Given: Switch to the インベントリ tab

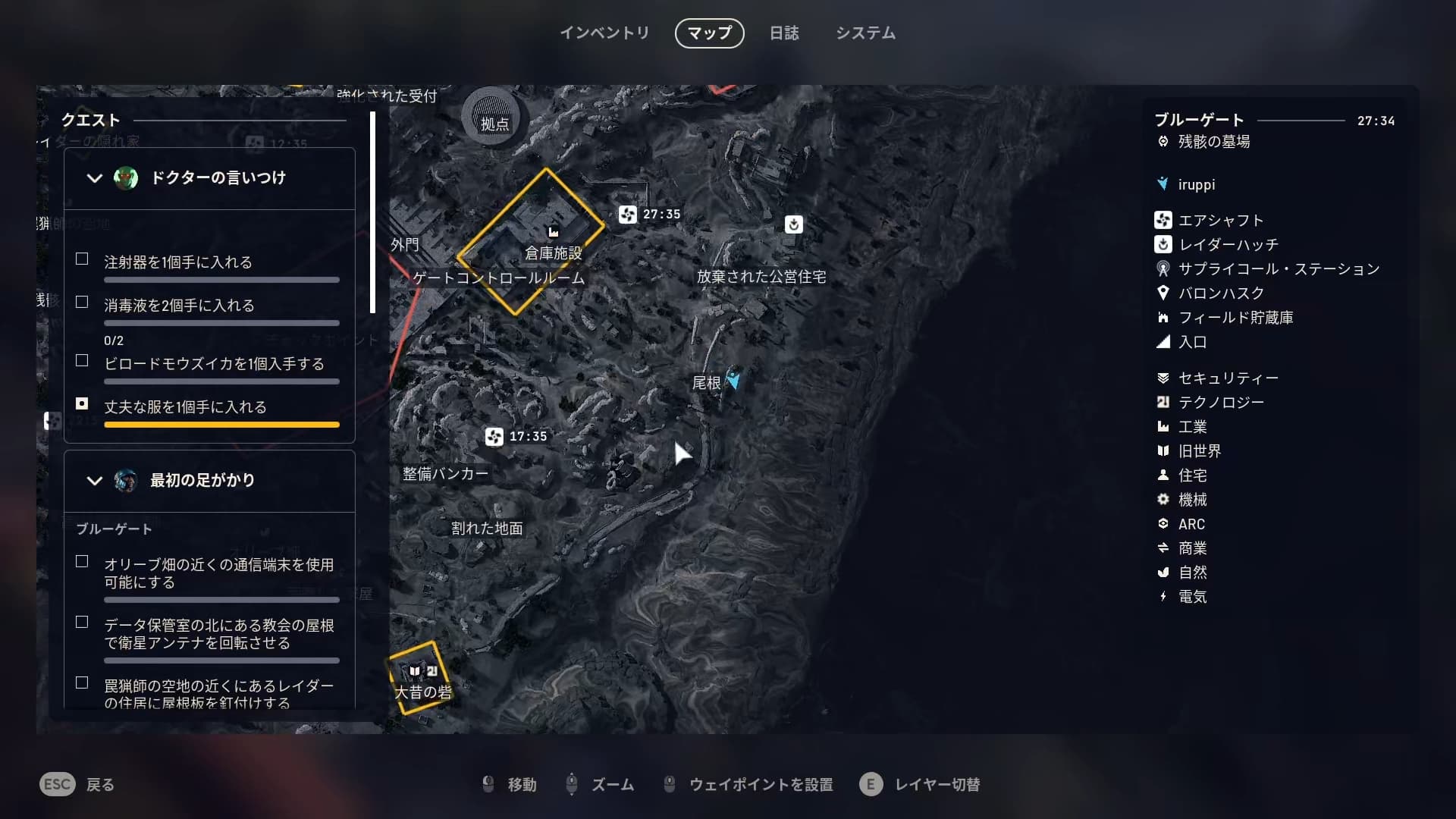Looking at the screenshot, I should (604, 33).
